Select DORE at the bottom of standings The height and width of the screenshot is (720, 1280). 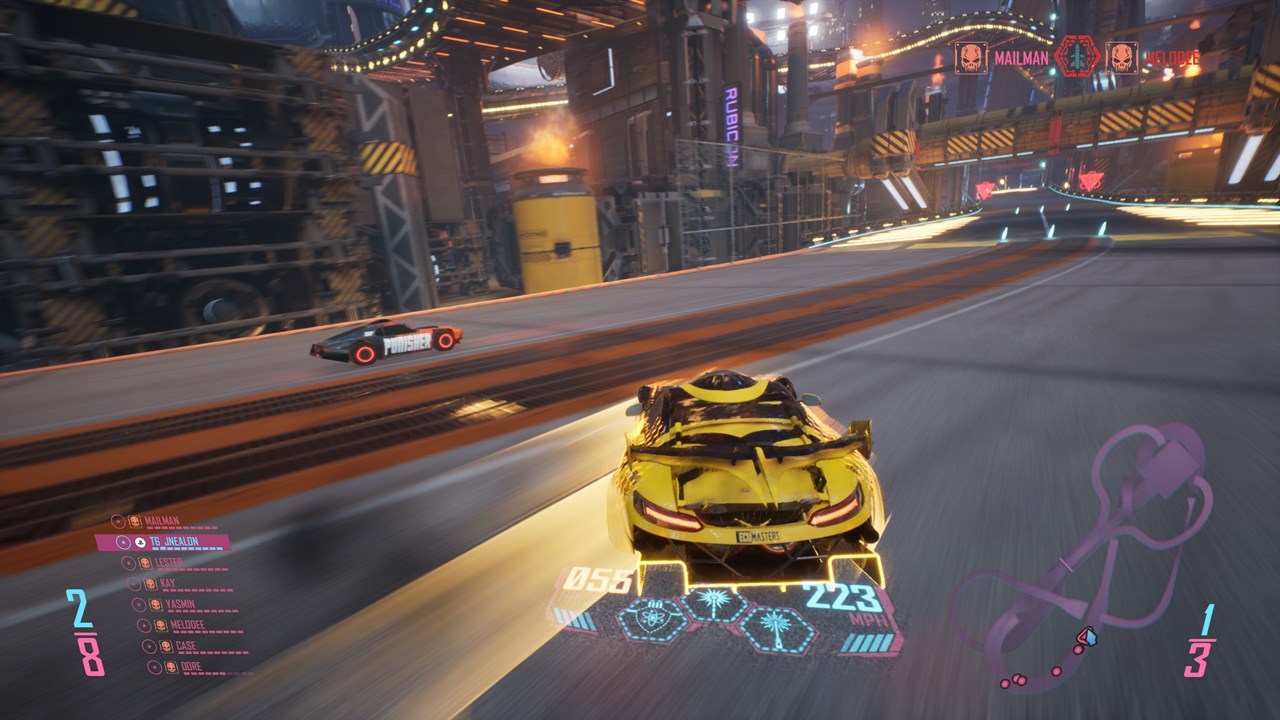pos(190,666)
